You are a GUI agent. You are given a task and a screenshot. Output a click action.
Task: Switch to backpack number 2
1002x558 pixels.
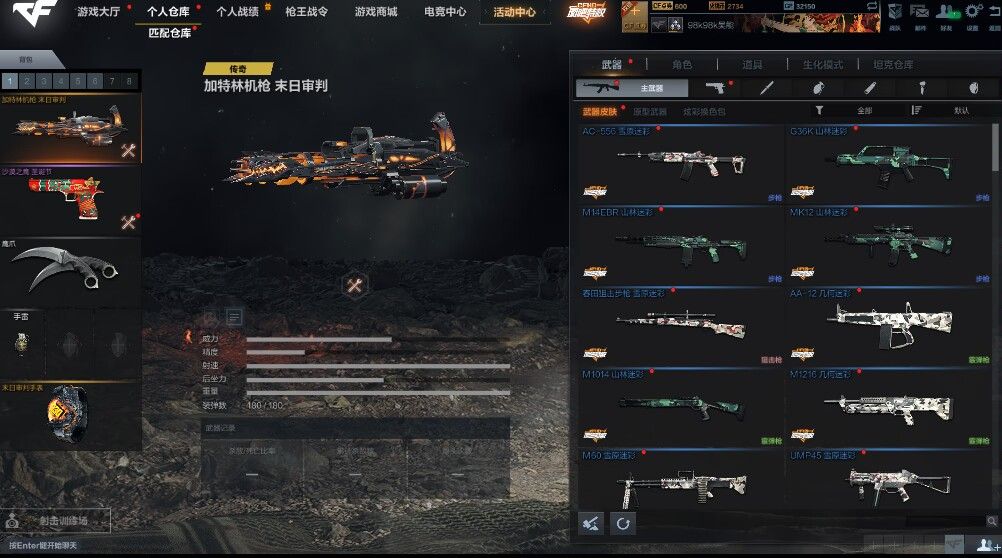(x=27, y=81)
